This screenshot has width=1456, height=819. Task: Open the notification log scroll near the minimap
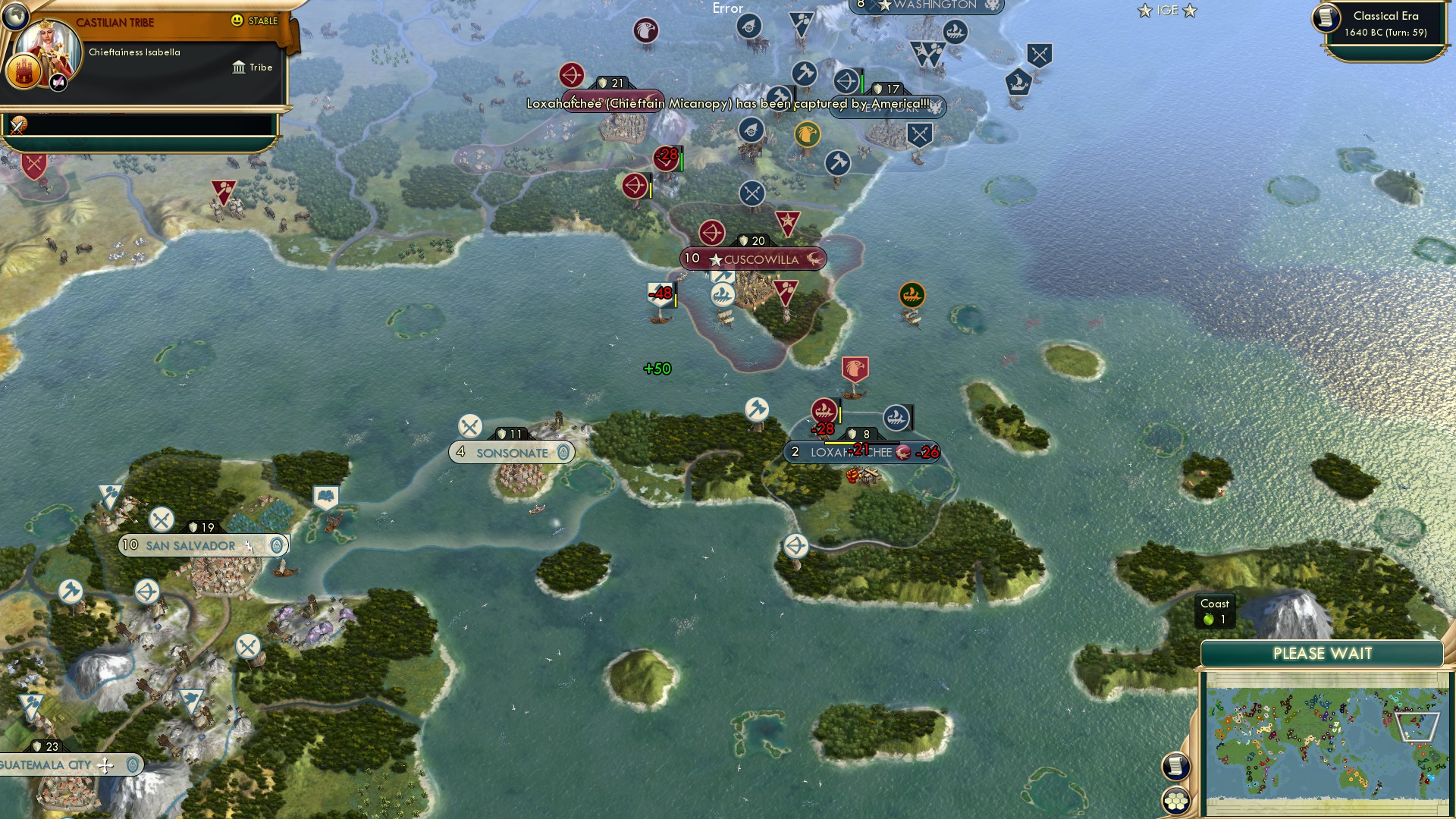pos(1175,764)
